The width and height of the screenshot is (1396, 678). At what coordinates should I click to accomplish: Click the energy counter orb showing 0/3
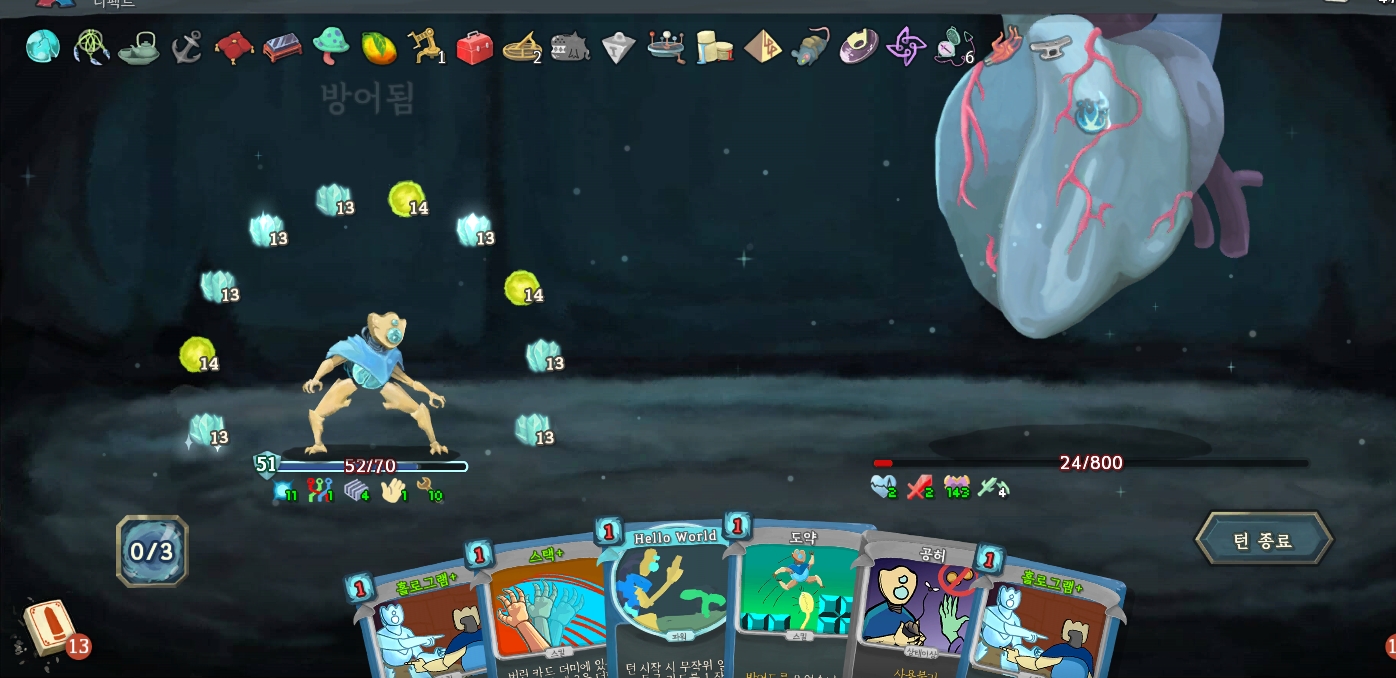(x=152, y=551)
